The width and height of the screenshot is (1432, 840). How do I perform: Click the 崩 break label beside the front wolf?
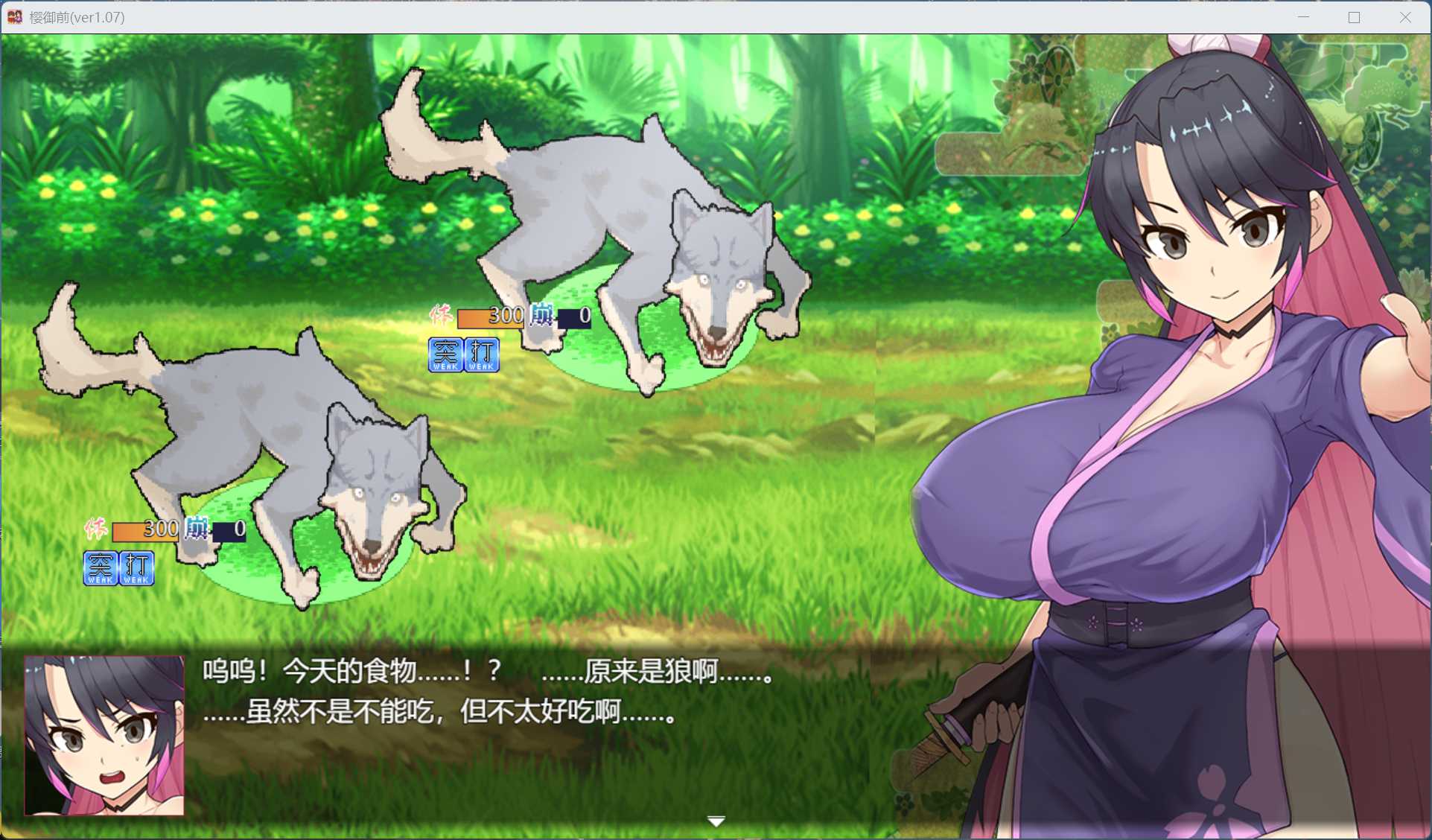click(x=196, y=529)
